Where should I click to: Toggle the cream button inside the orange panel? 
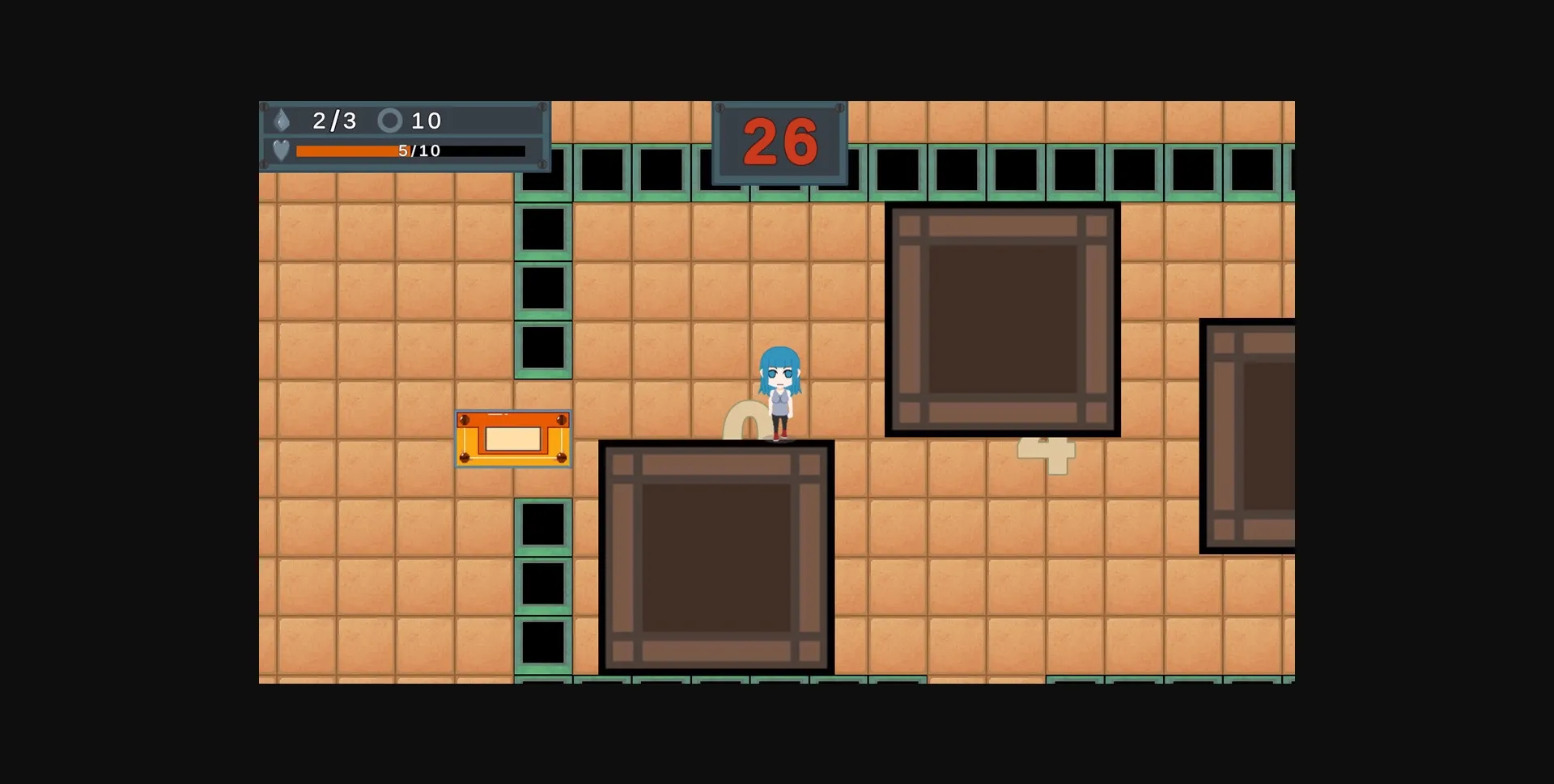click(512, 437)
